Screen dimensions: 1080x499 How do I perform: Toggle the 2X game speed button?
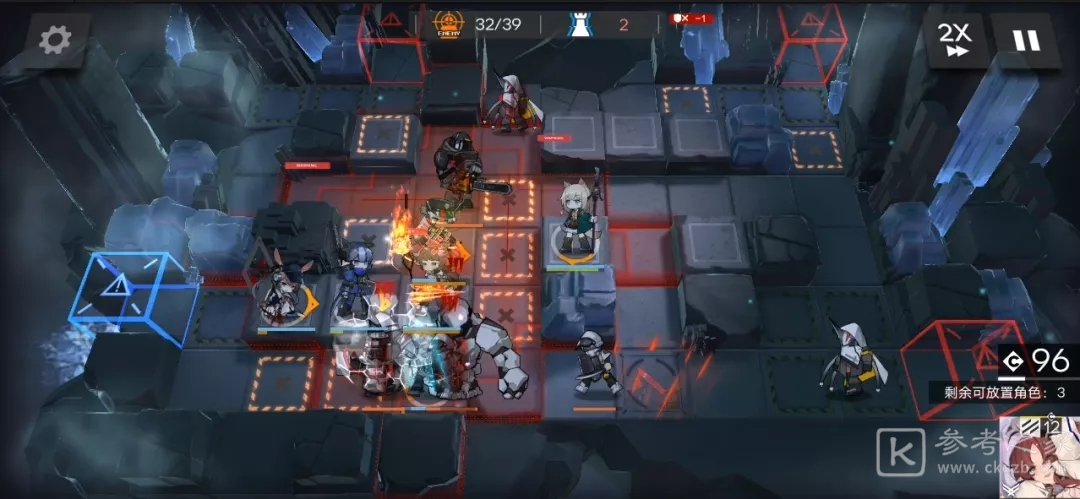955,41
